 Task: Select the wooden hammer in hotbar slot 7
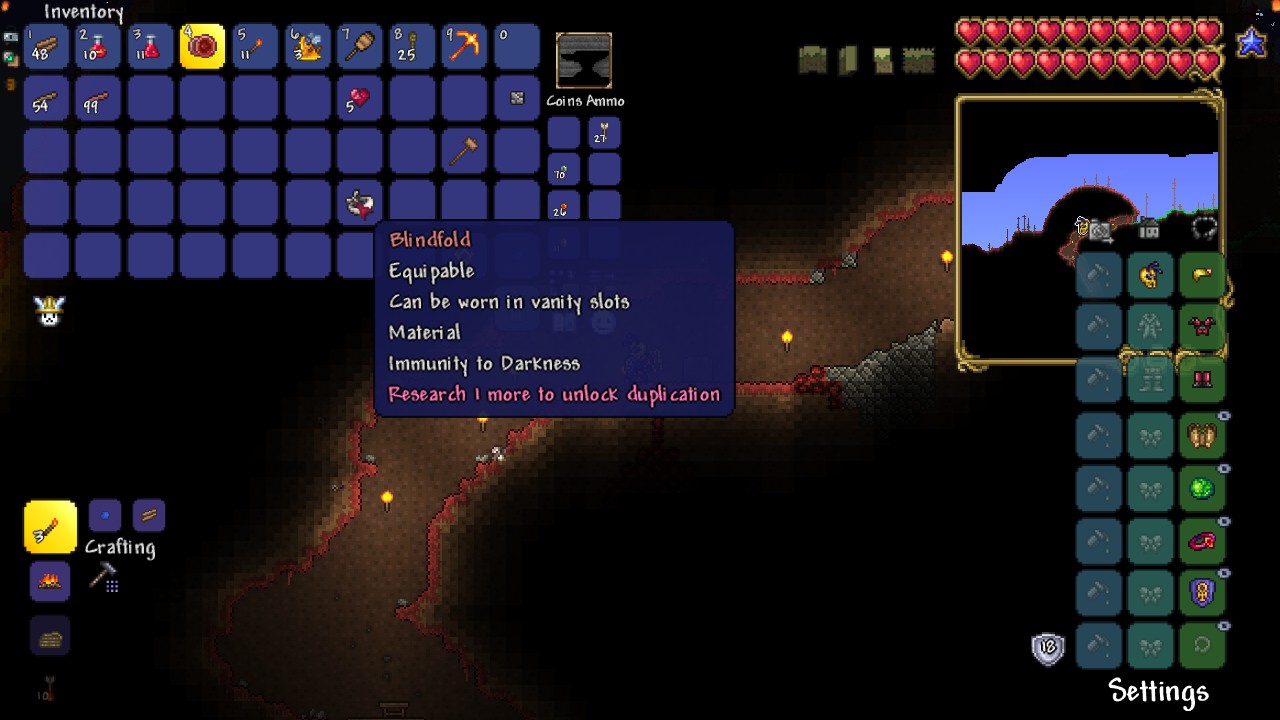359,45
